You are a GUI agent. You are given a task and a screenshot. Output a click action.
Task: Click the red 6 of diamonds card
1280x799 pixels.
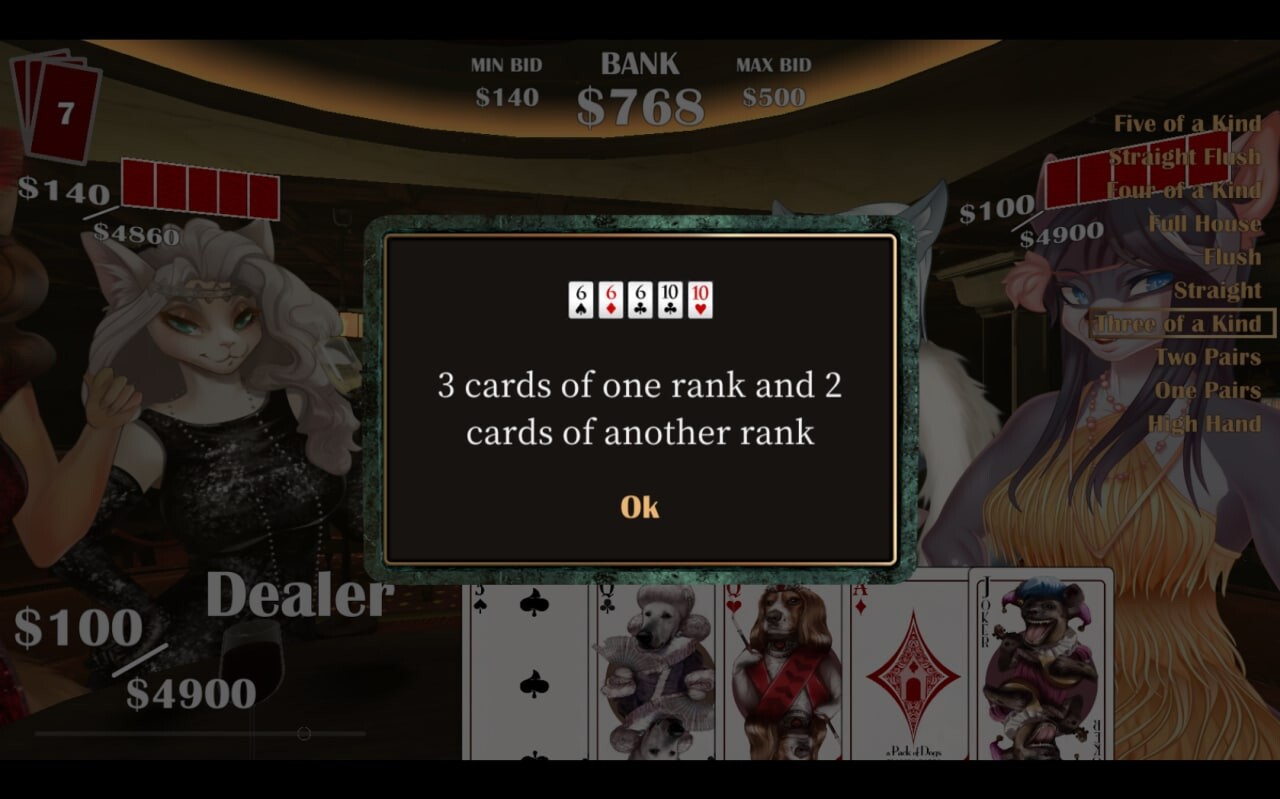click(608, 297)
